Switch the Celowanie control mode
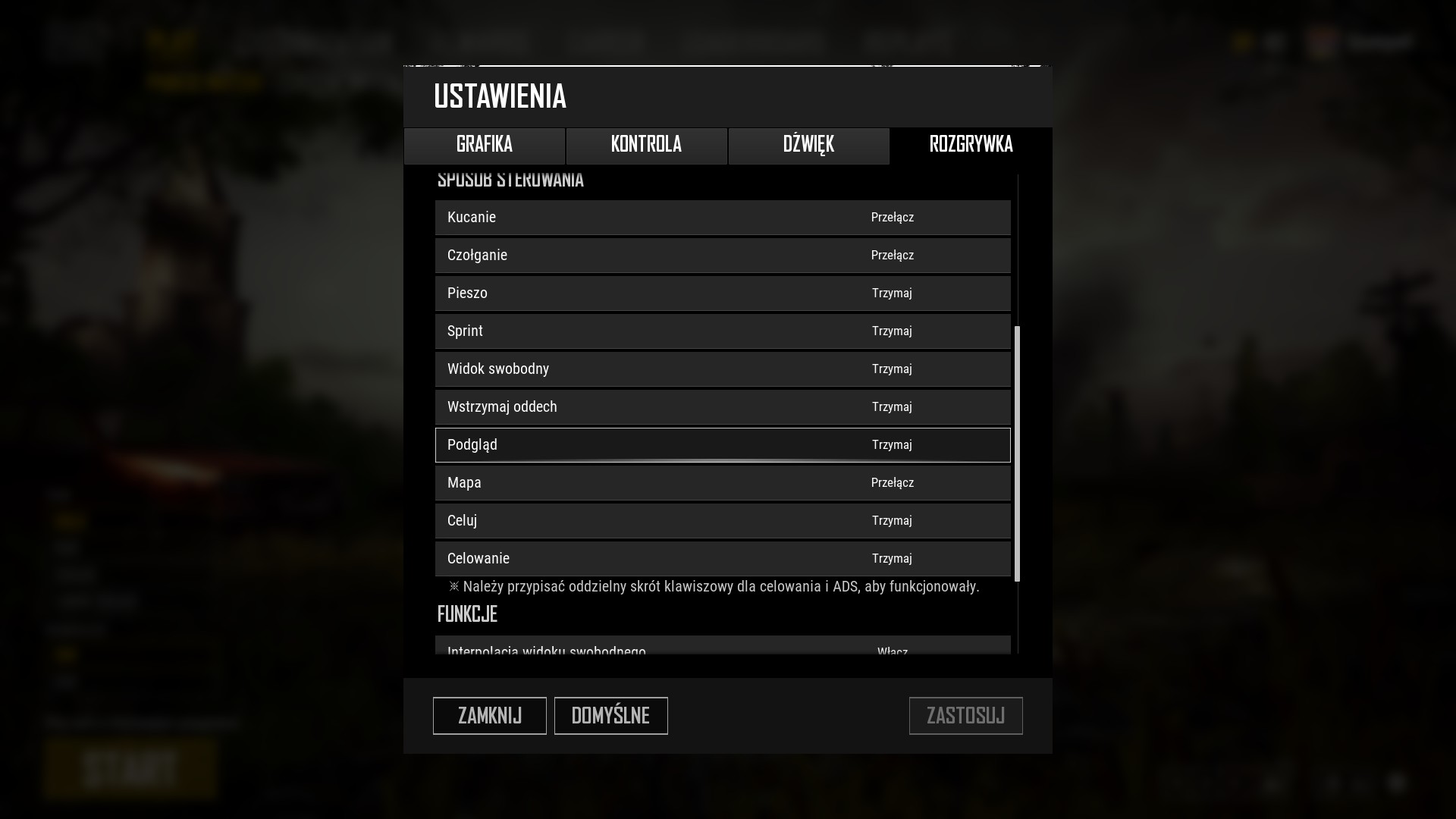 [892, 559]
